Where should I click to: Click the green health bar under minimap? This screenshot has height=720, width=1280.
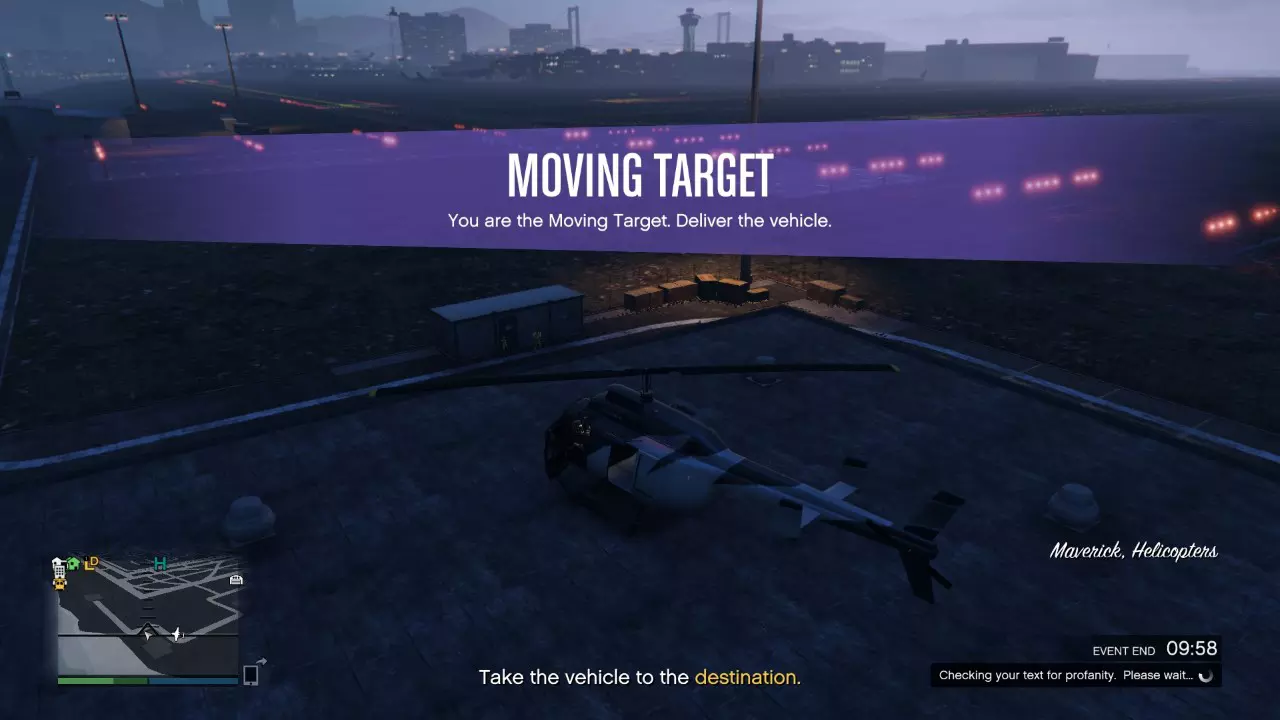[102, 681]
